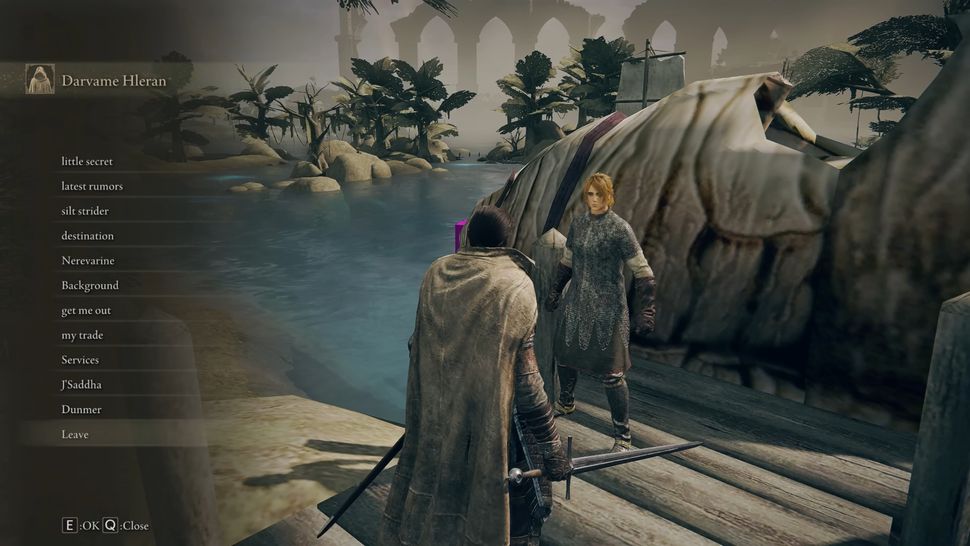This screenshot has height=546, width=970.
Task: Select the 'silt strider' topic
Action: 85,211
